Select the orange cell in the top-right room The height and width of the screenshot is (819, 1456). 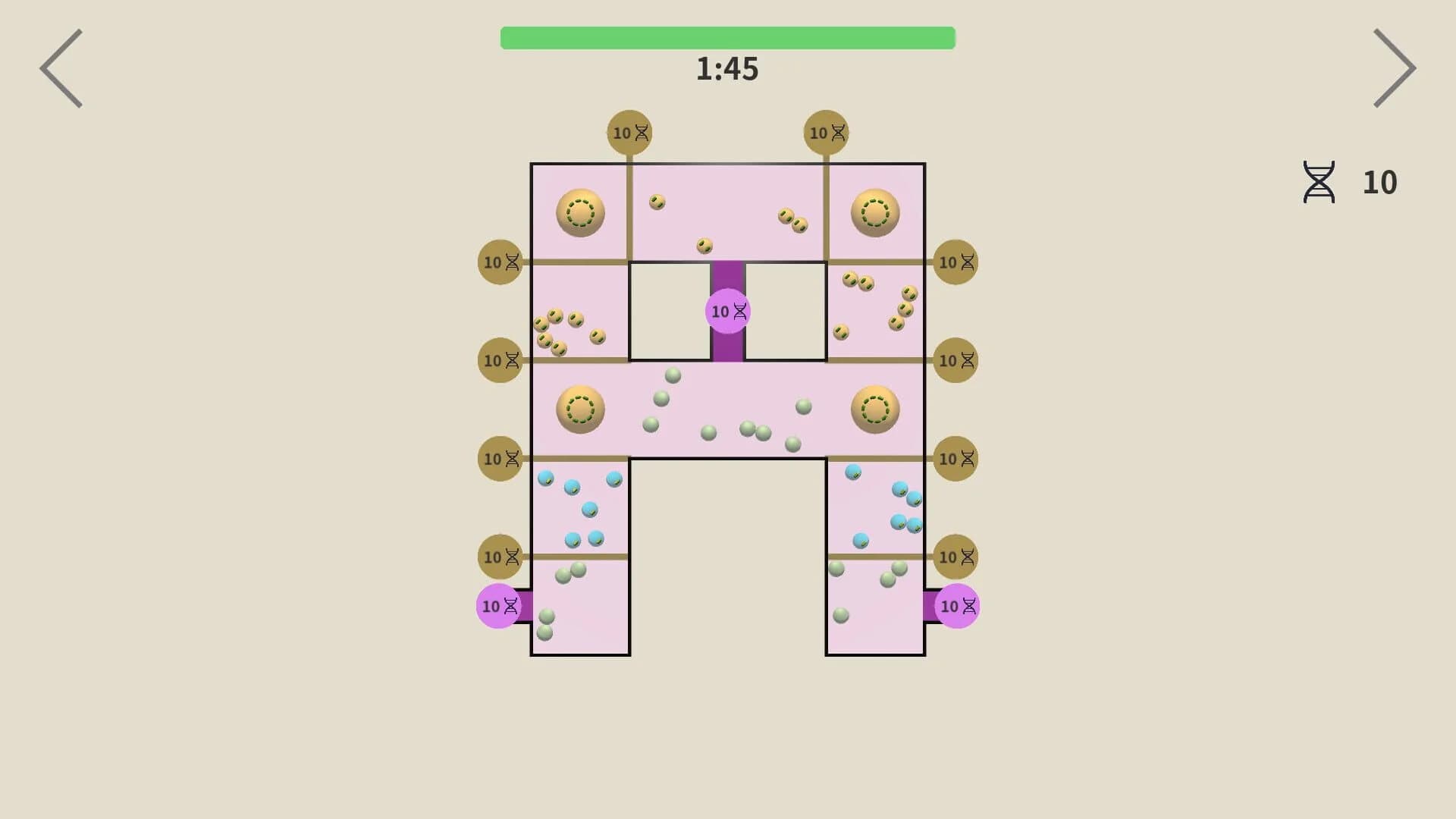(x=875, y=213)
